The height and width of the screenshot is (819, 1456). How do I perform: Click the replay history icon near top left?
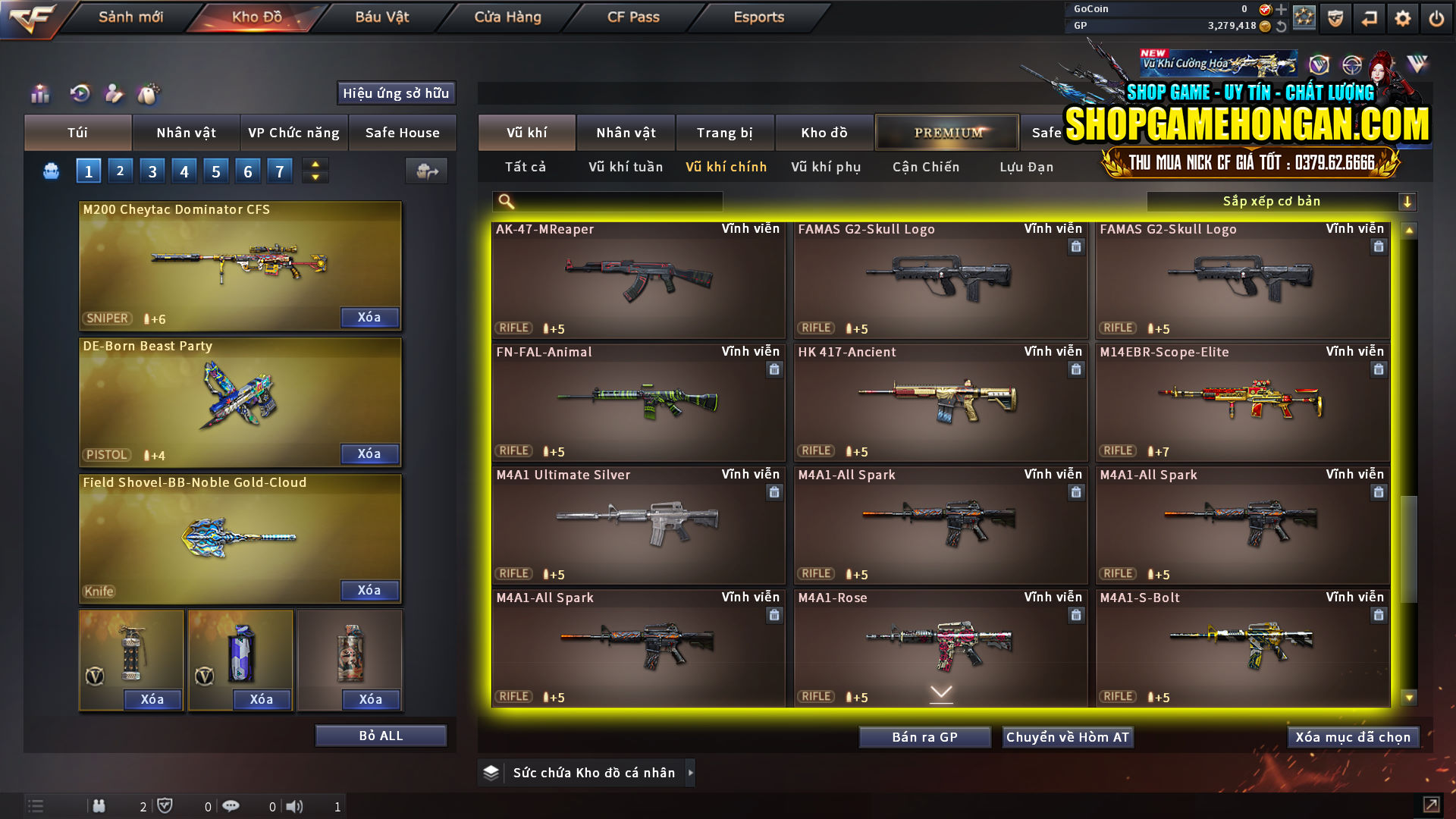pos(80,94)
